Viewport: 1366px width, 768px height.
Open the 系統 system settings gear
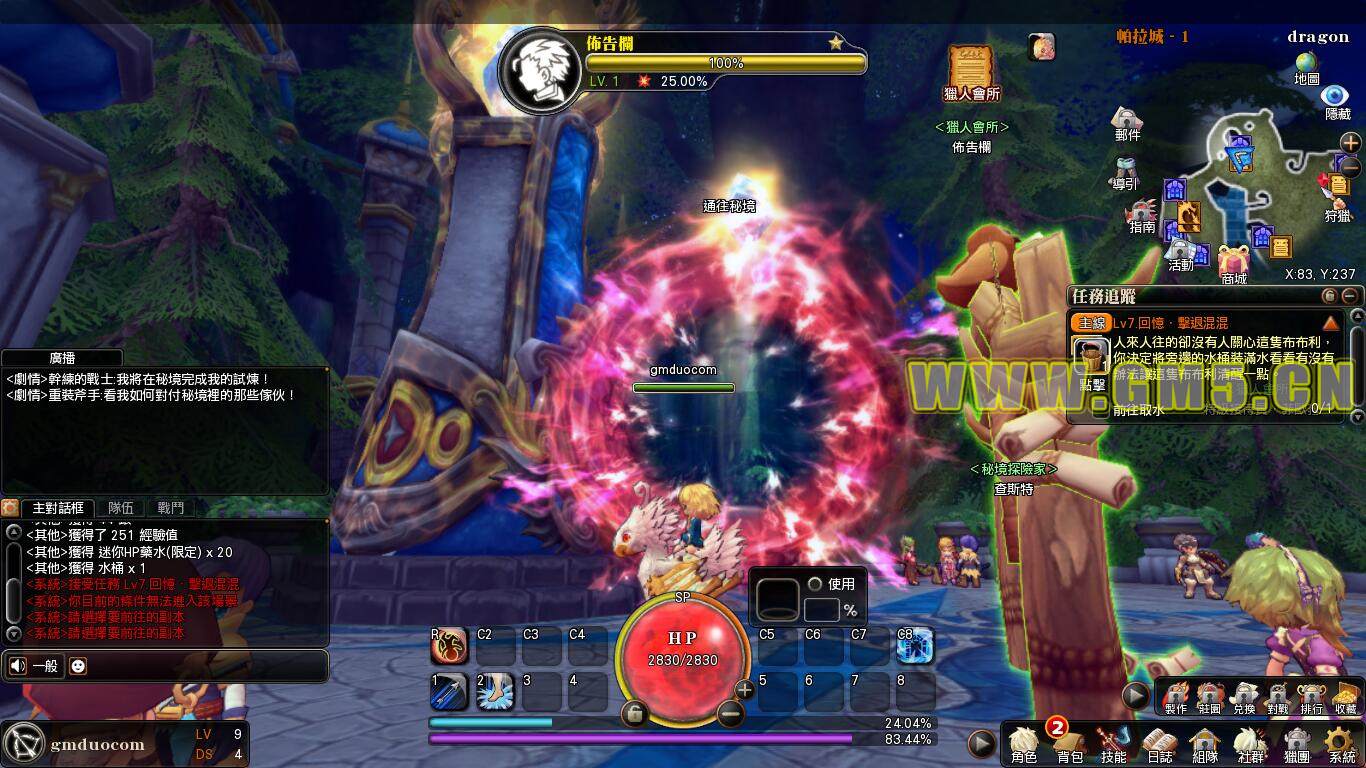1341,745
